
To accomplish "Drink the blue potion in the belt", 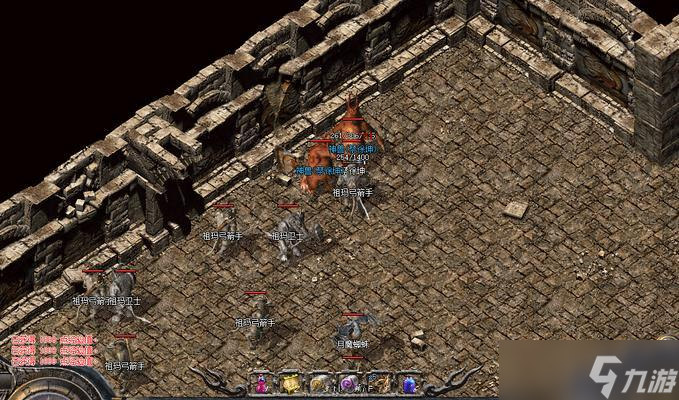I will [x=408, y=383].
